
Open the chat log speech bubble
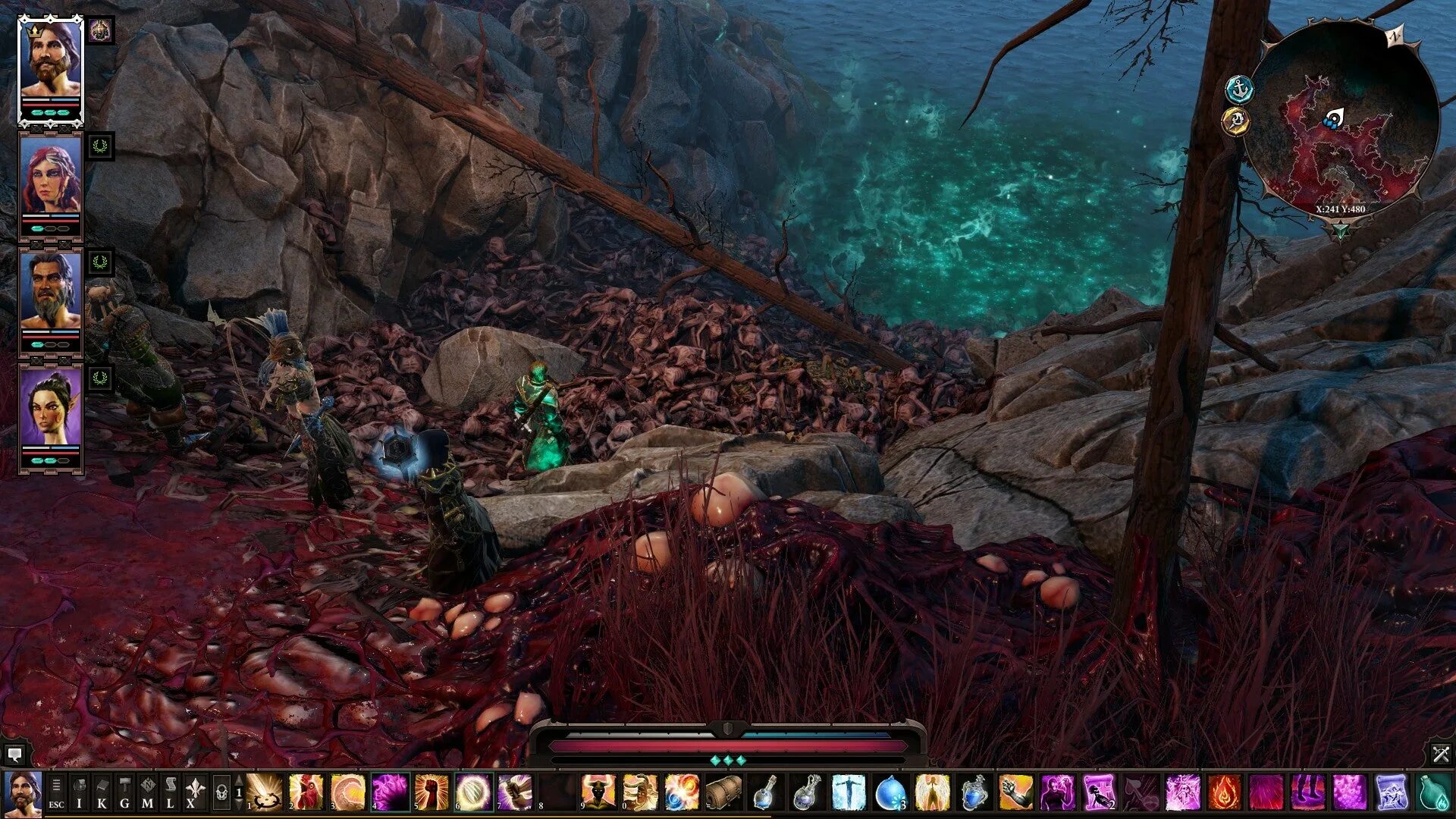tap(14, 755)
